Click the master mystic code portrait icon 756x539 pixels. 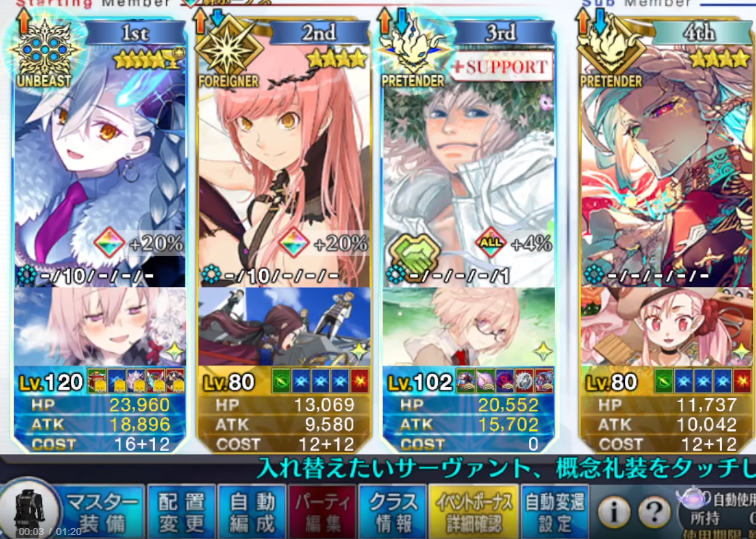pos(30,510)
